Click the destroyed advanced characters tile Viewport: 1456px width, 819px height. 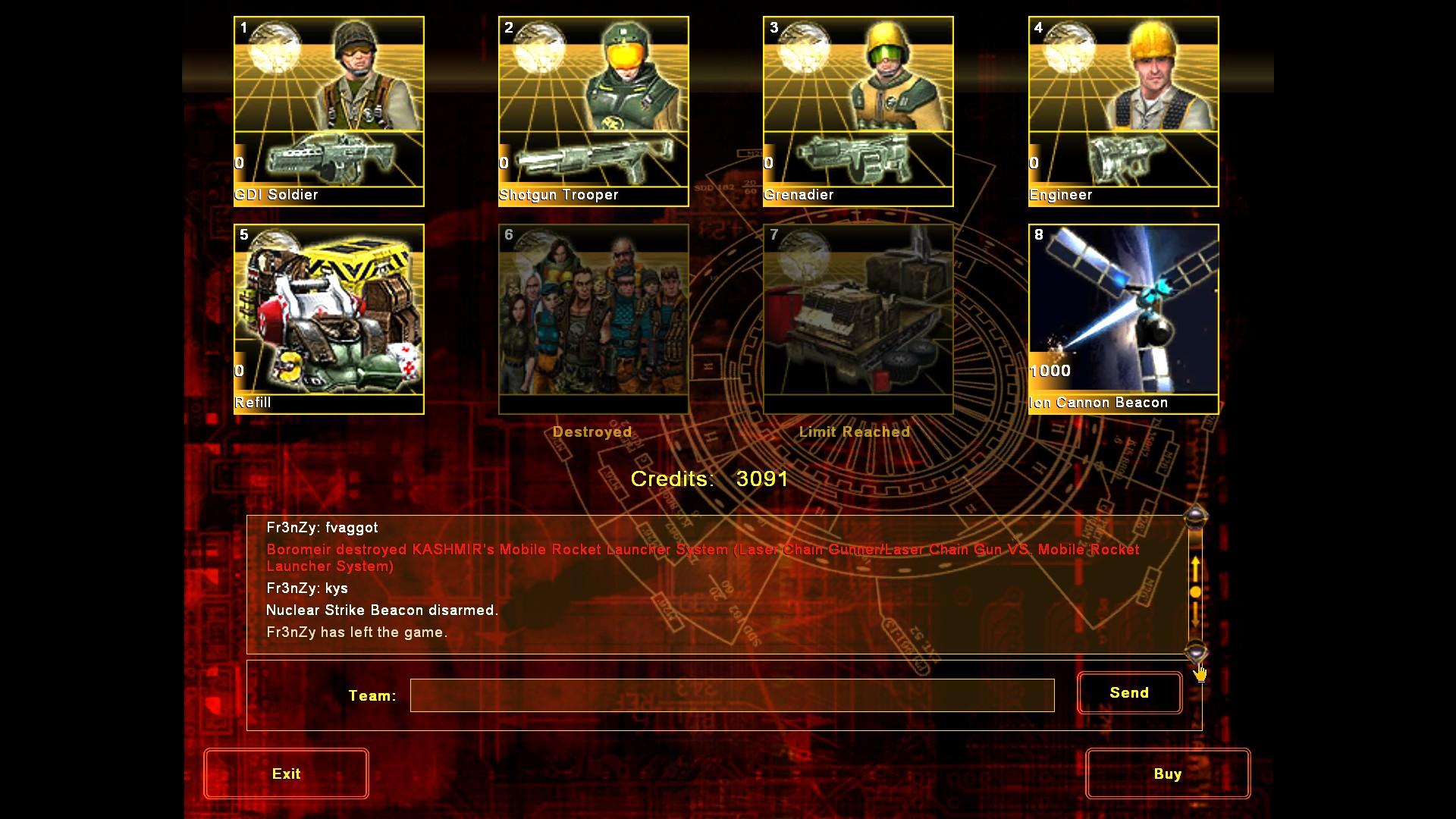(594, 319)
